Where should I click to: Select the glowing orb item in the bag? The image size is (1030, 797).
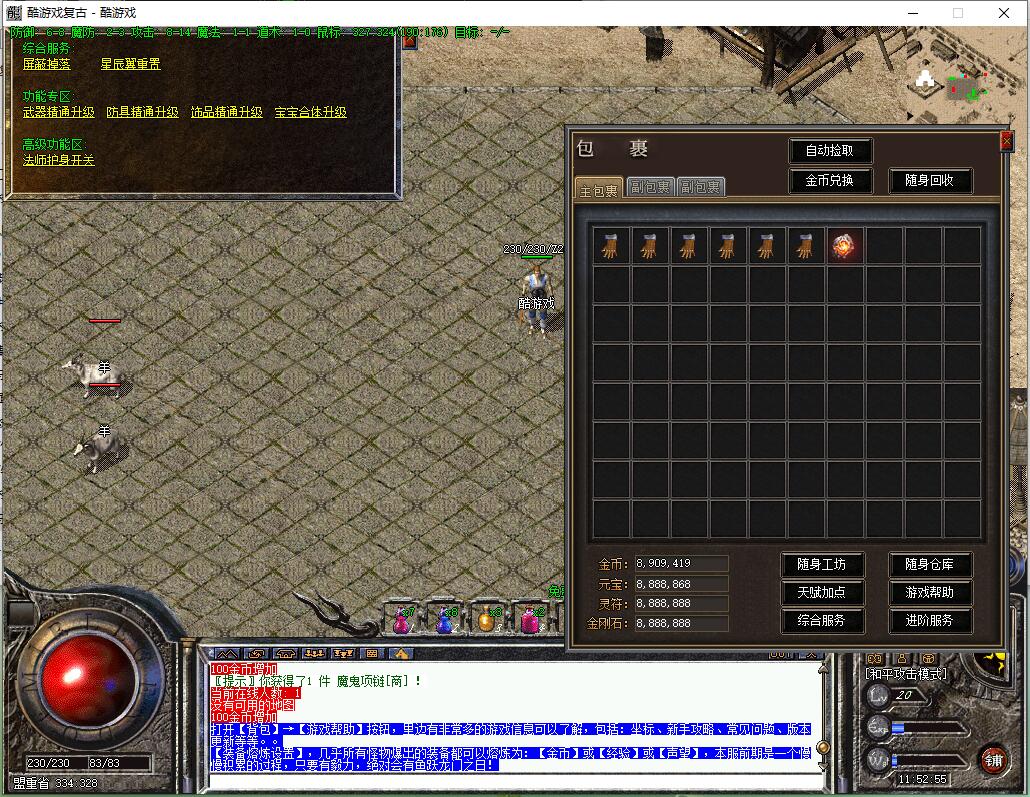pyautogui.click(x=845, y=246)
